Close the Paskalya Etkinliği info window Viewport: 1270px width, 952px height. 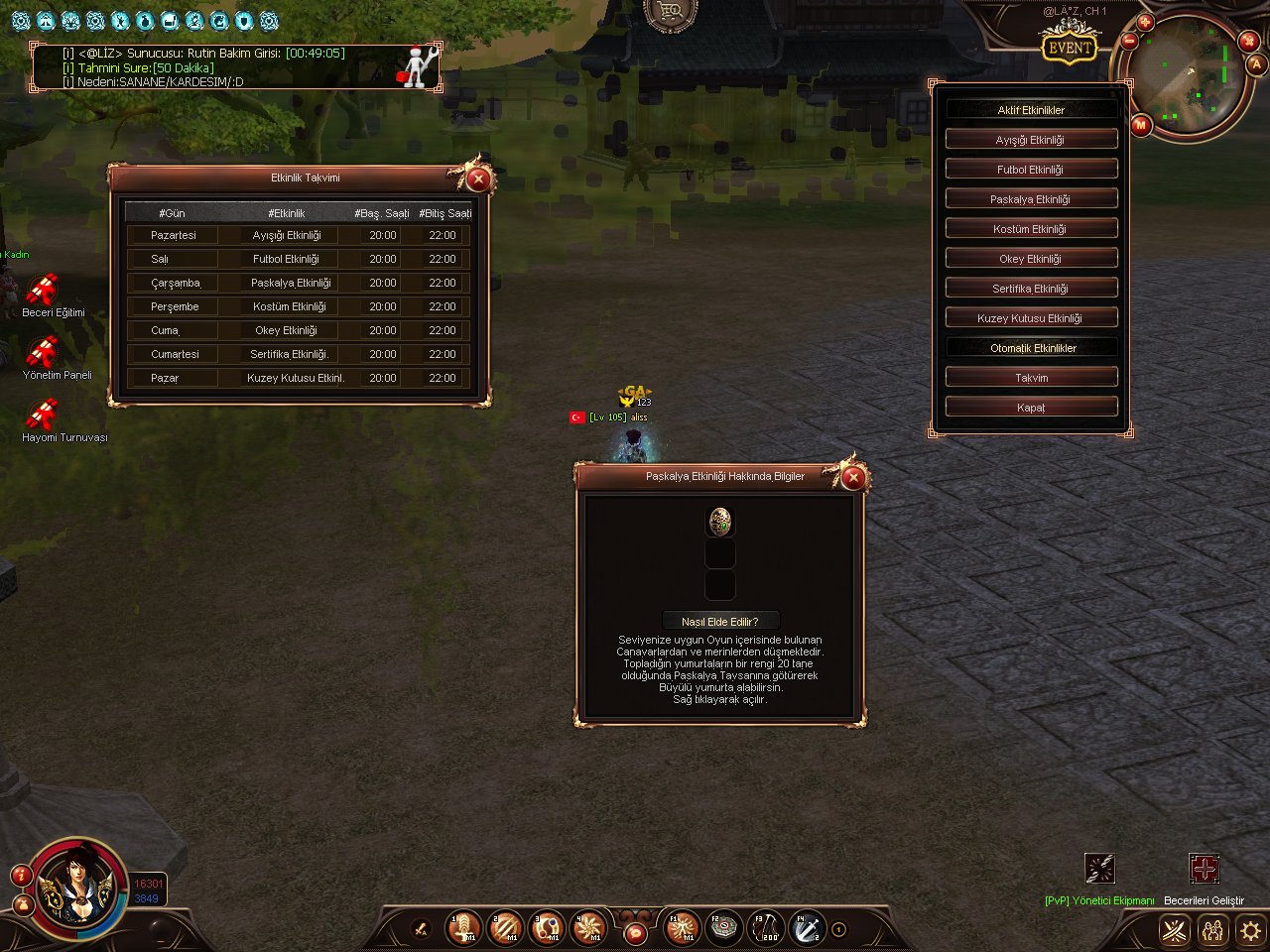(853, 478)
